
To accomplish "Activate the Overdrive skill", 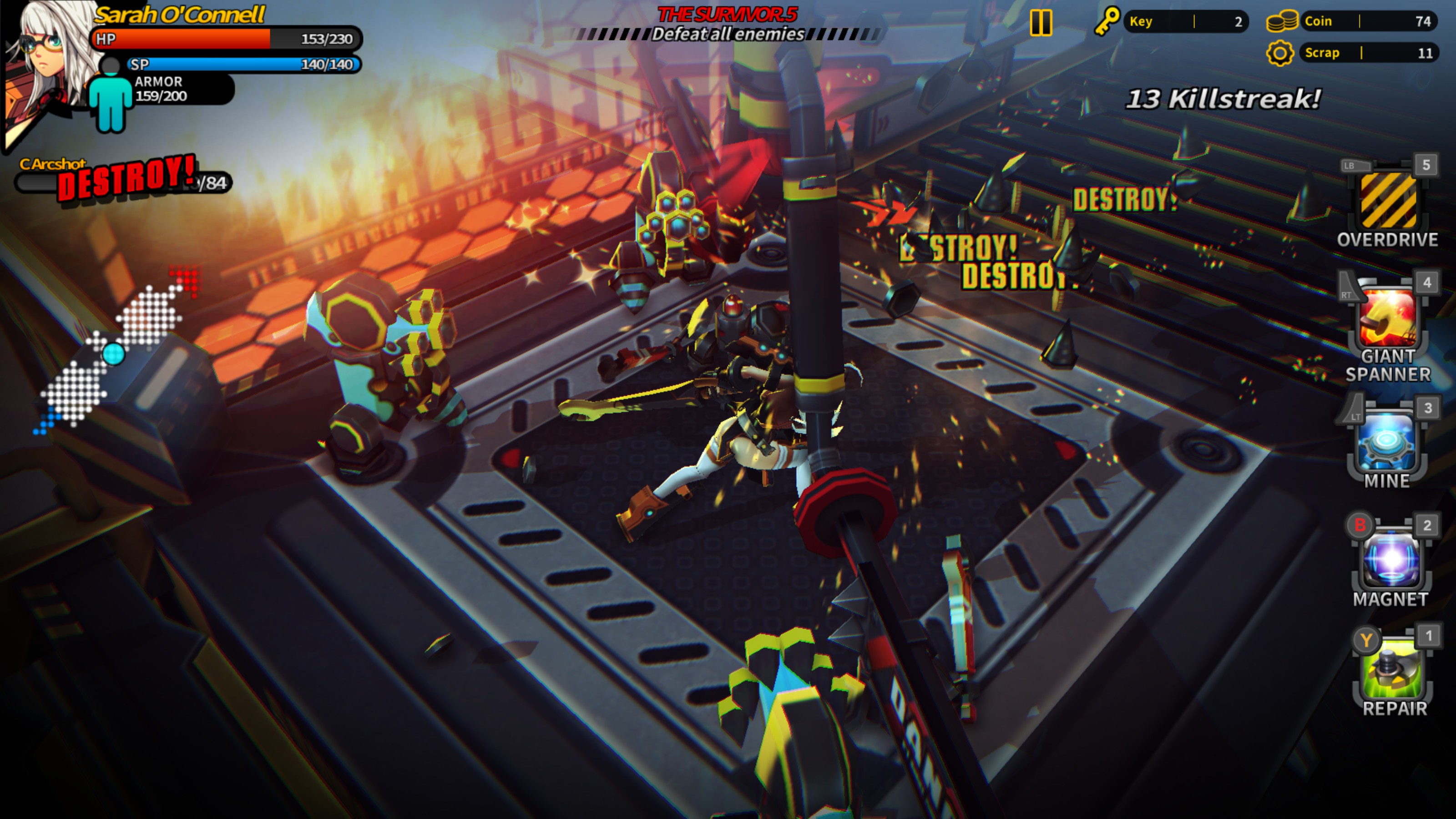I will (1388, 201).
